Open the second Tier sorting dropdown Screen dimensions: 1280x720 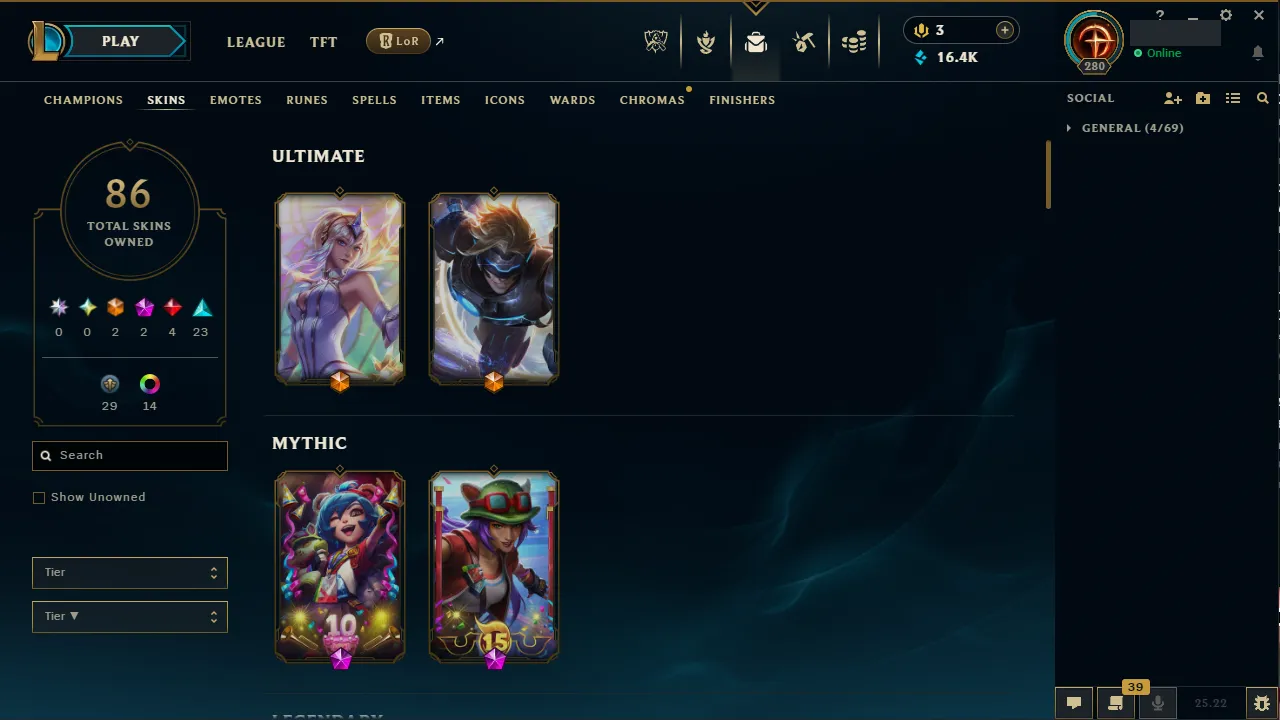point(129,616)
